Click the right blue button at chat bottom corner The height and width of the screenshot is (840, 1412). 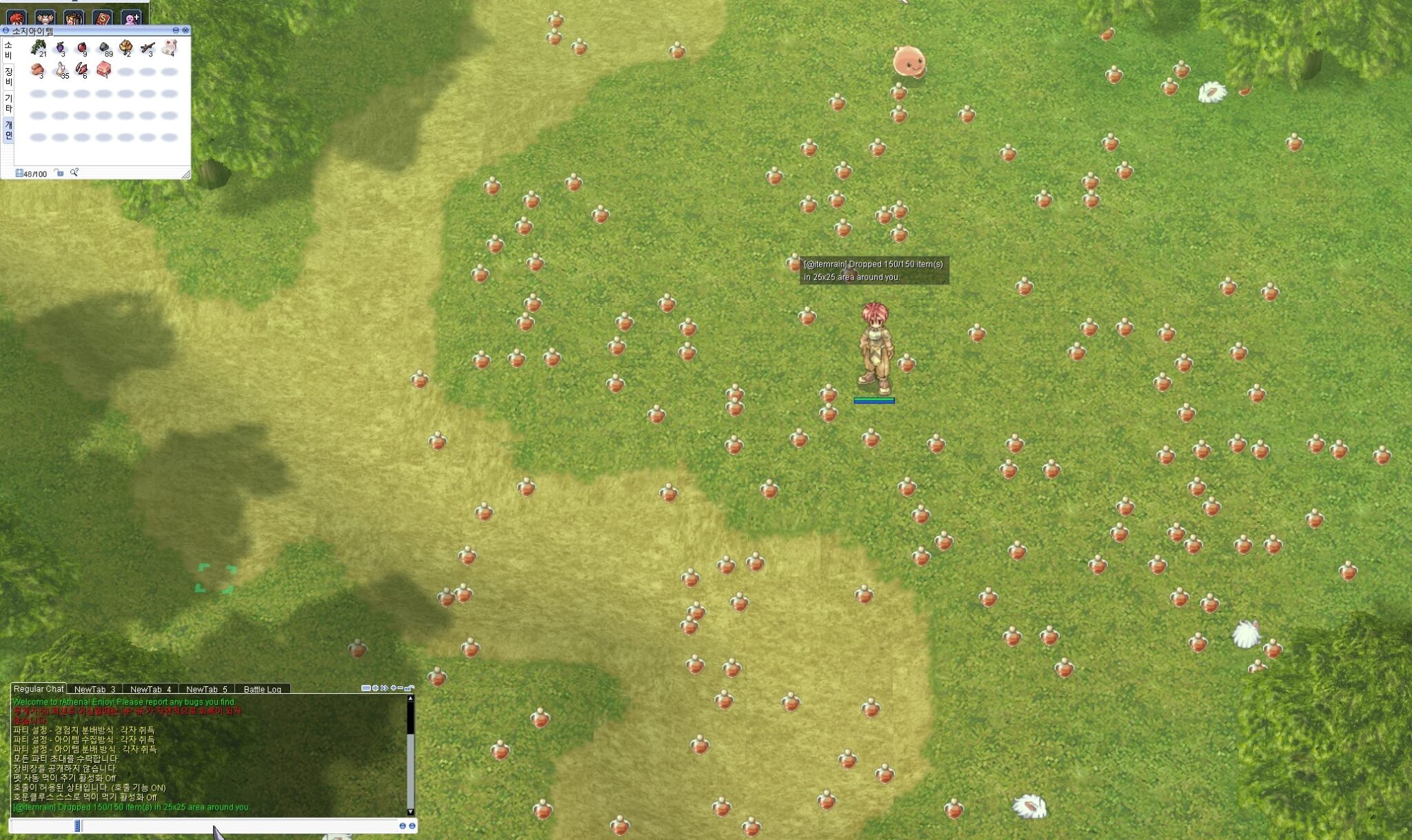(412, 826)
